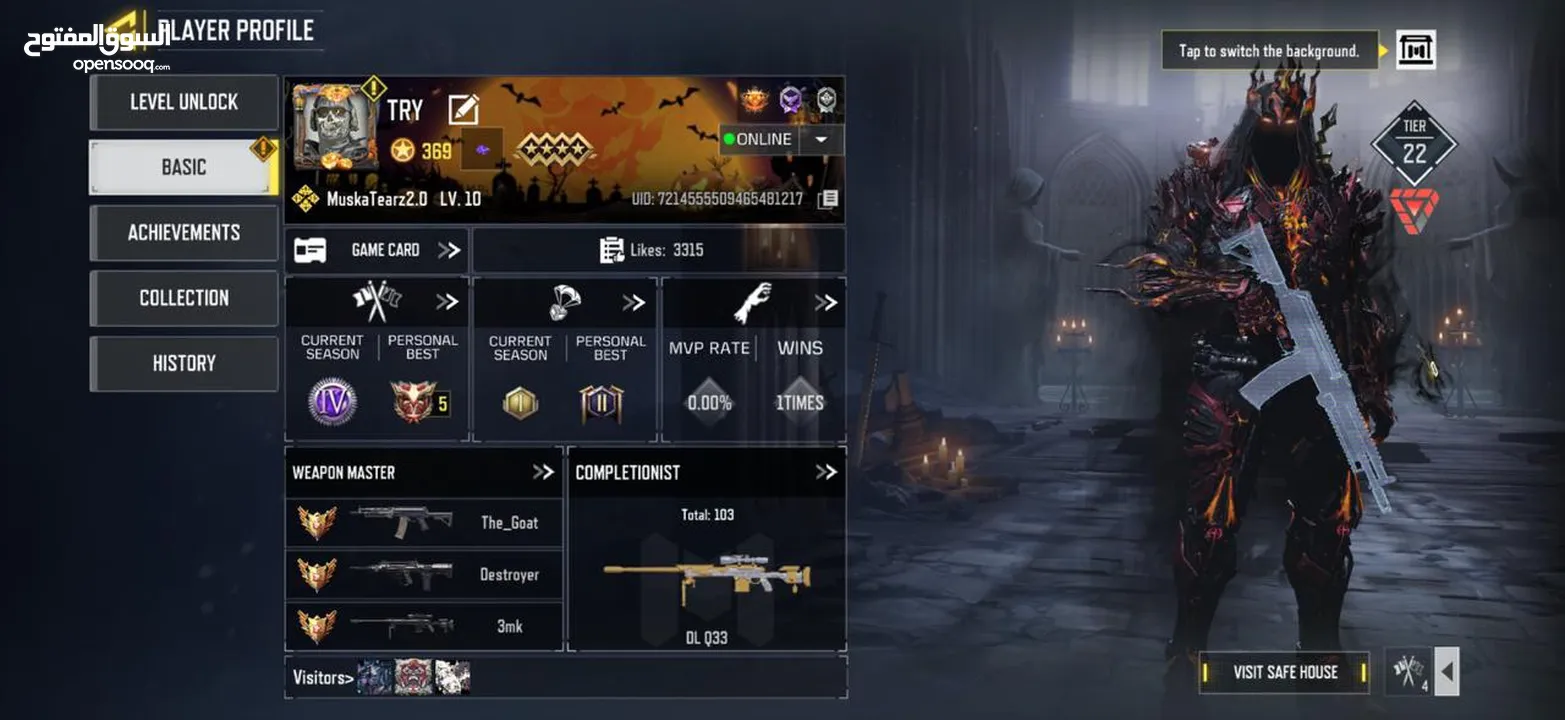This screenshot has height=720, width=1565.
Task: Expand the Completionist section
Action: click(x=825, y=472)
